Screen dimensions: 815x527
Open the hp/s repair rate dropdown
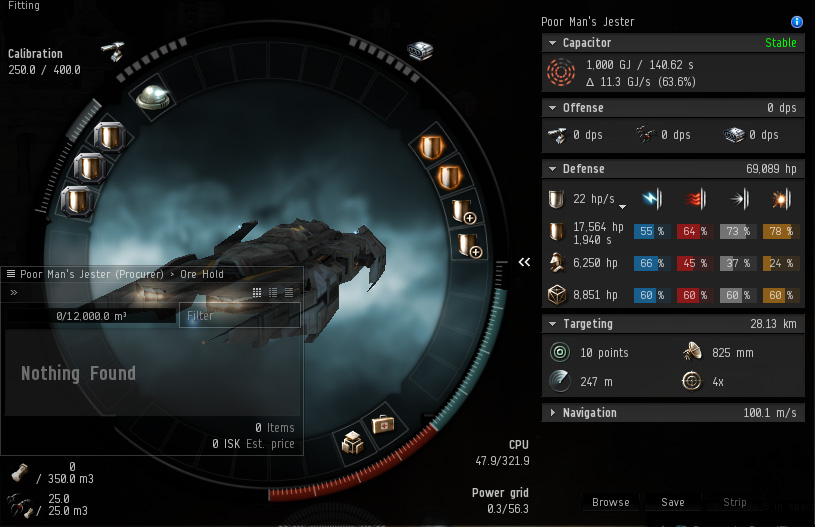pyautogui.click(x=623, y=207)
